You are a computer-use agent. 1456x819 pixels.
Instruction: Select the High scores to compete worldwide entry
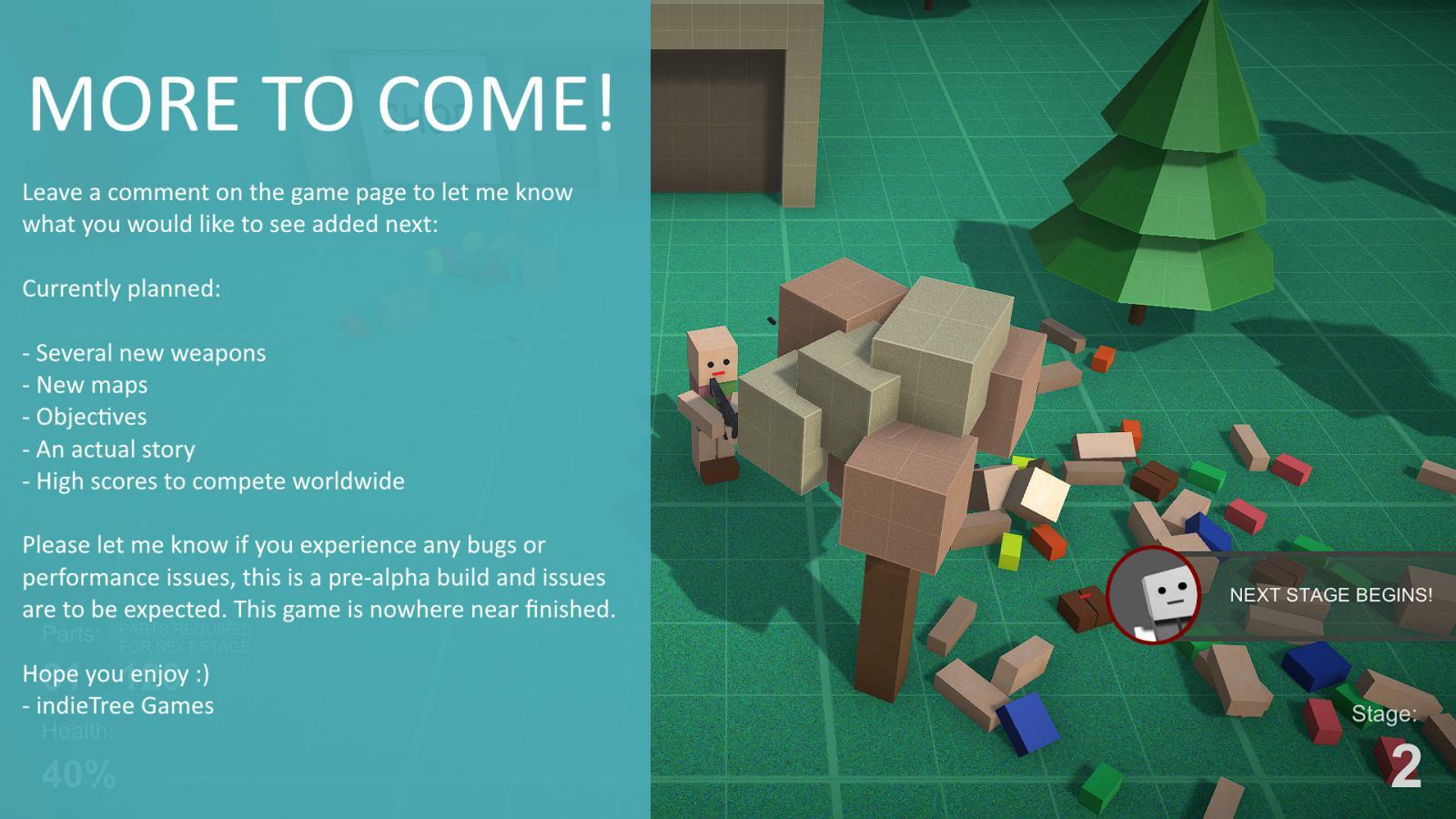[214, 480]
